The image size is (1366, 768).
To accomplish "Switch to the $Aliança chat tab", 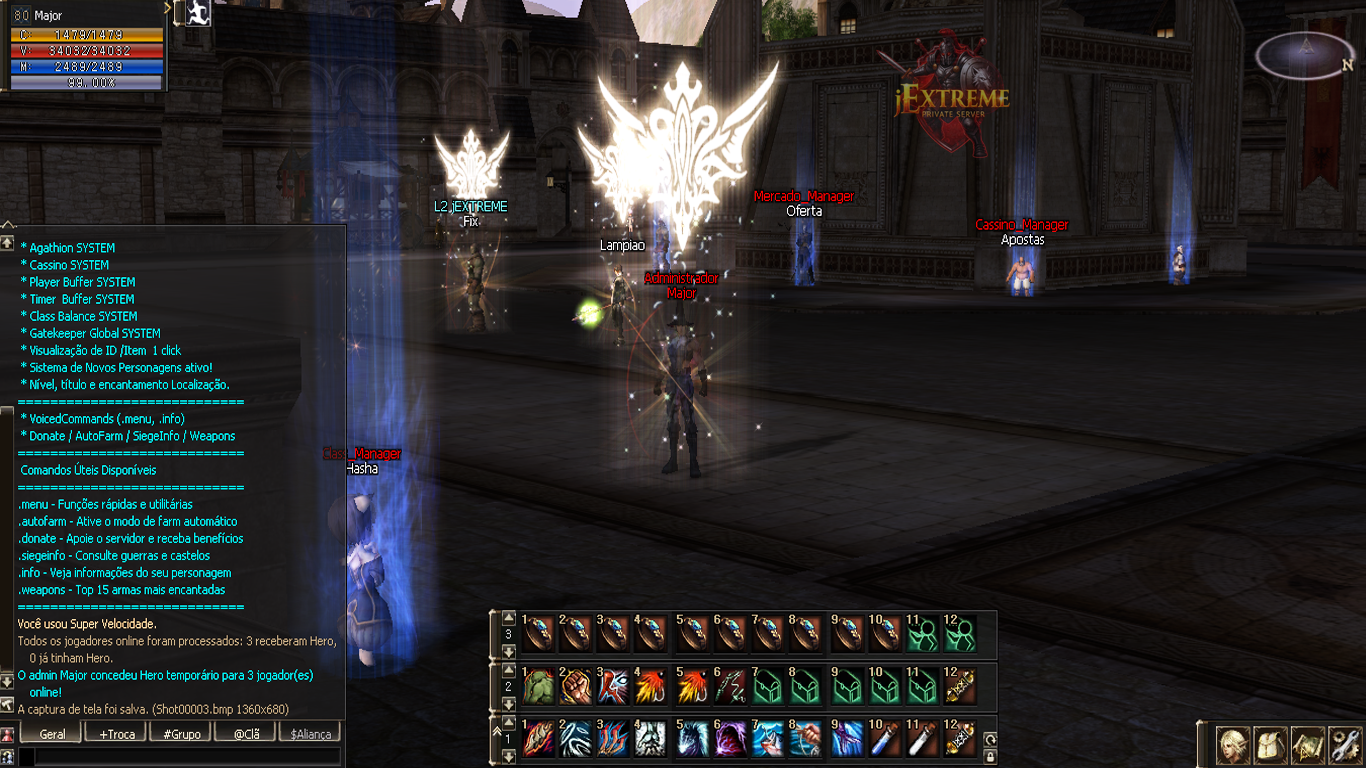I will [x=310, y=733].
